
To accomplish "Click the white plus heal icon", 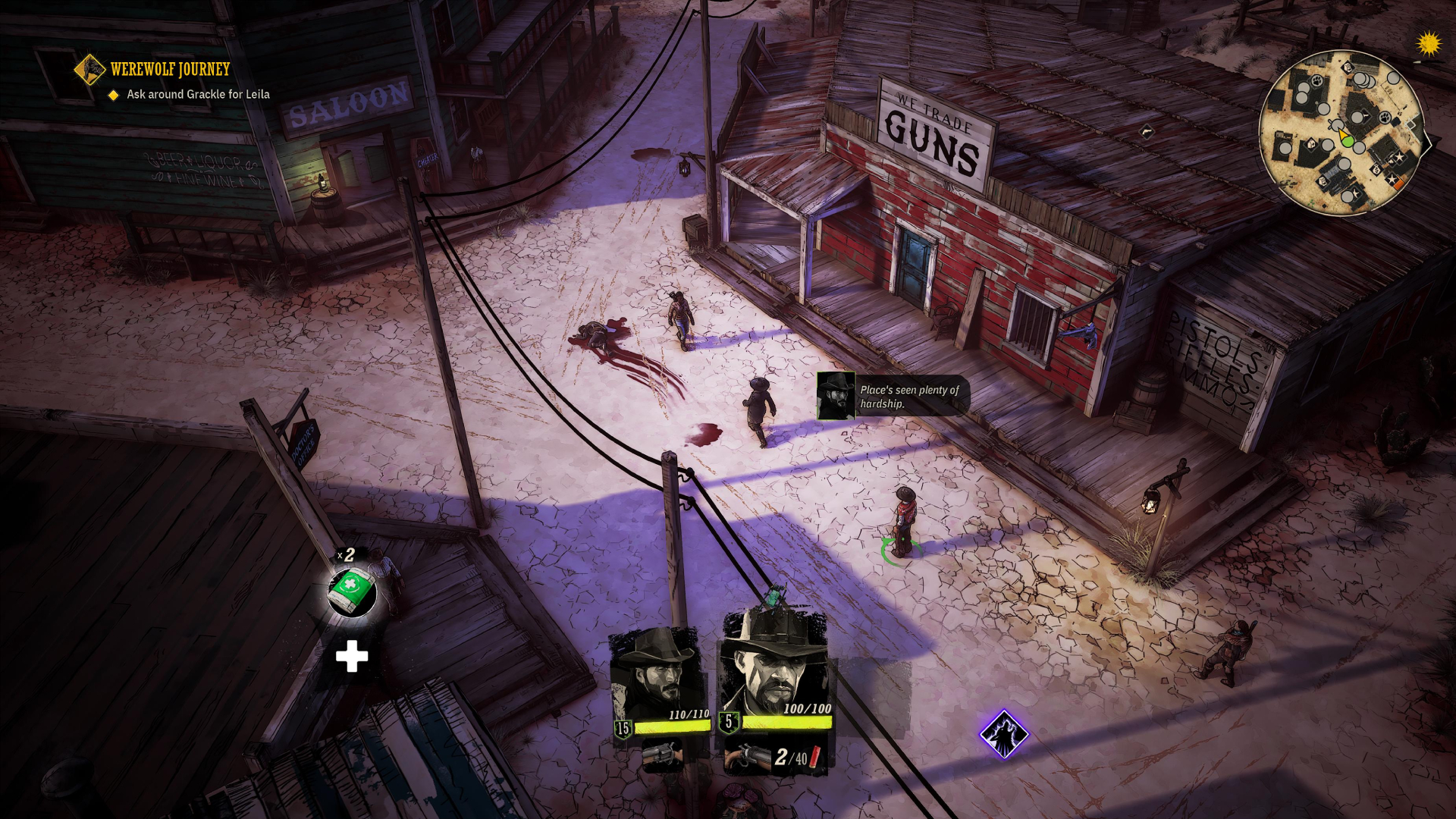I will pyautogui.click(x=352, y=657).
